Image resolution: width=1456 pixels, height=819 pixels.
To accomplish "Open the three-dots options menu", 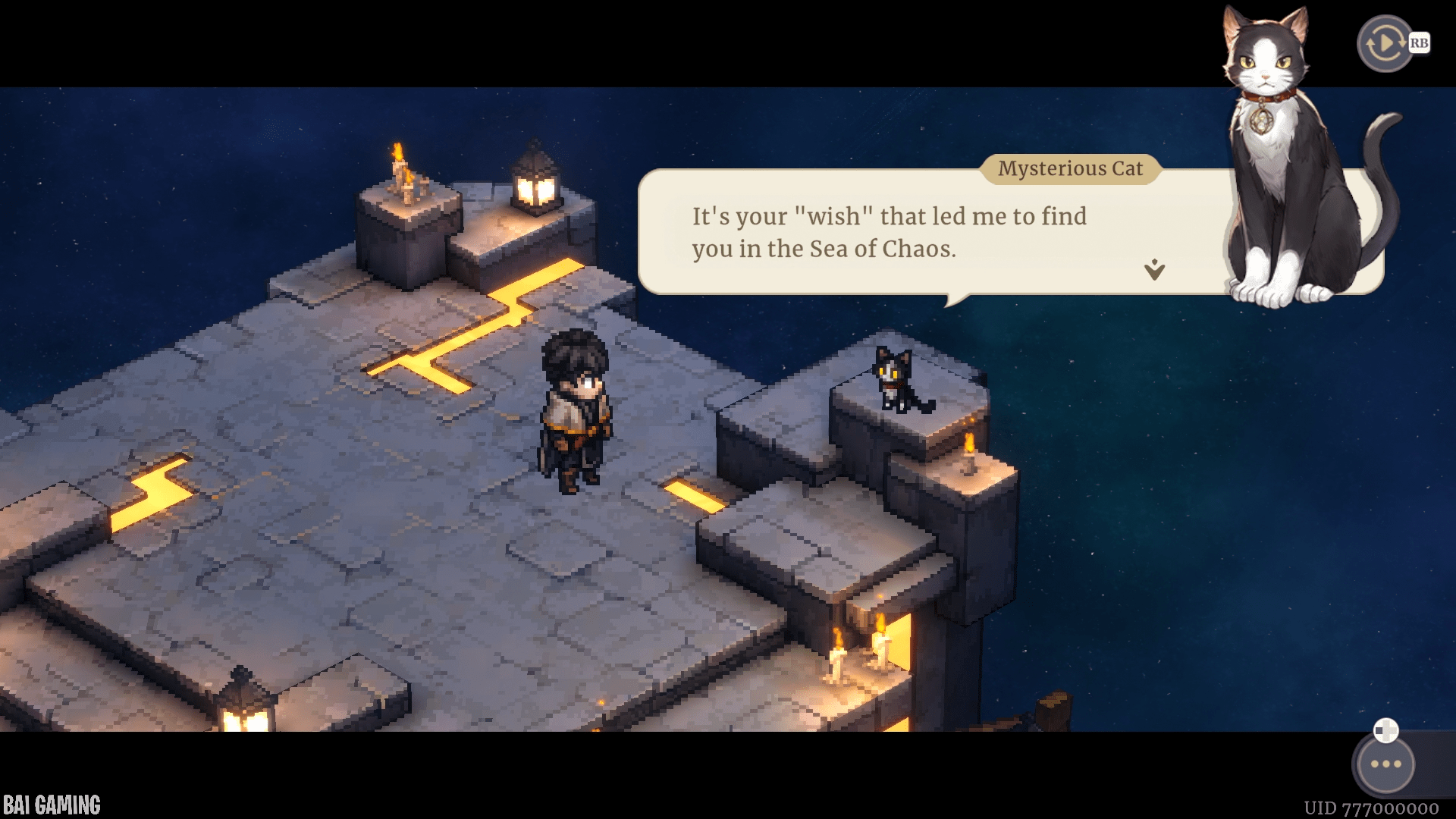I will coord(1385,764).
